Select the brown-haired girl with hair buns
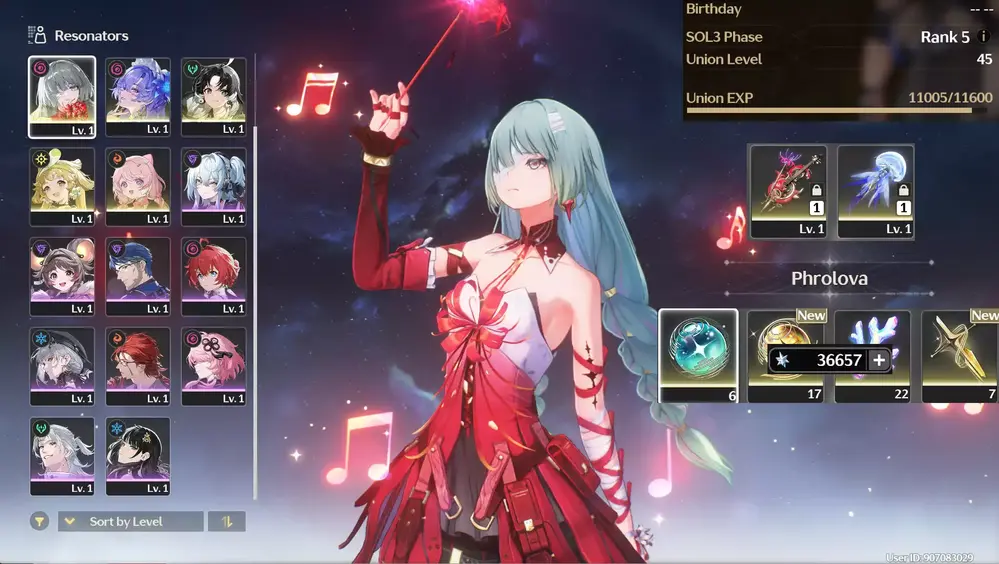999x564 pixels. tap(62, 276)
